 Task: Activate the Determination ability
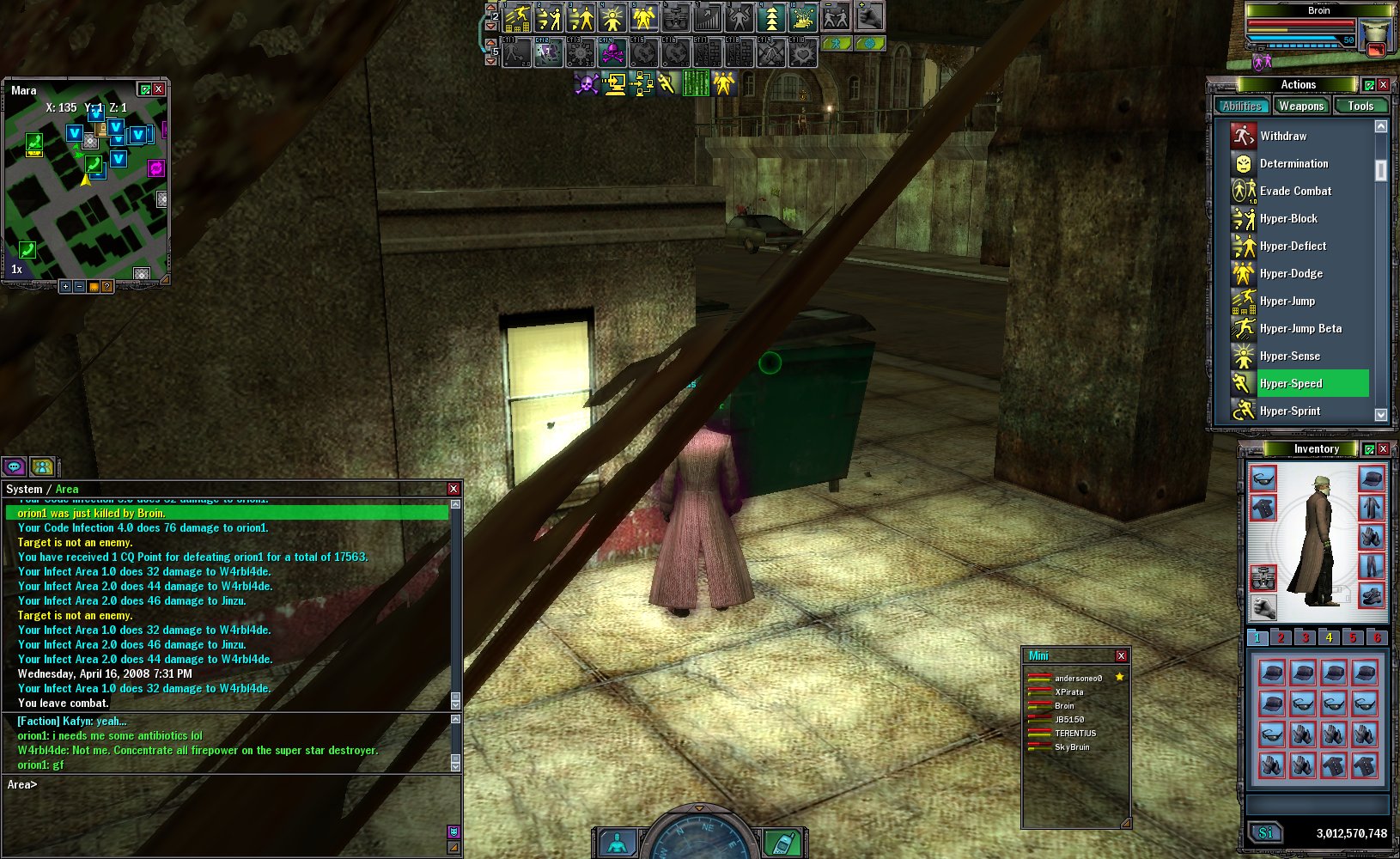pyautogui.click(x=1293, y=163)
